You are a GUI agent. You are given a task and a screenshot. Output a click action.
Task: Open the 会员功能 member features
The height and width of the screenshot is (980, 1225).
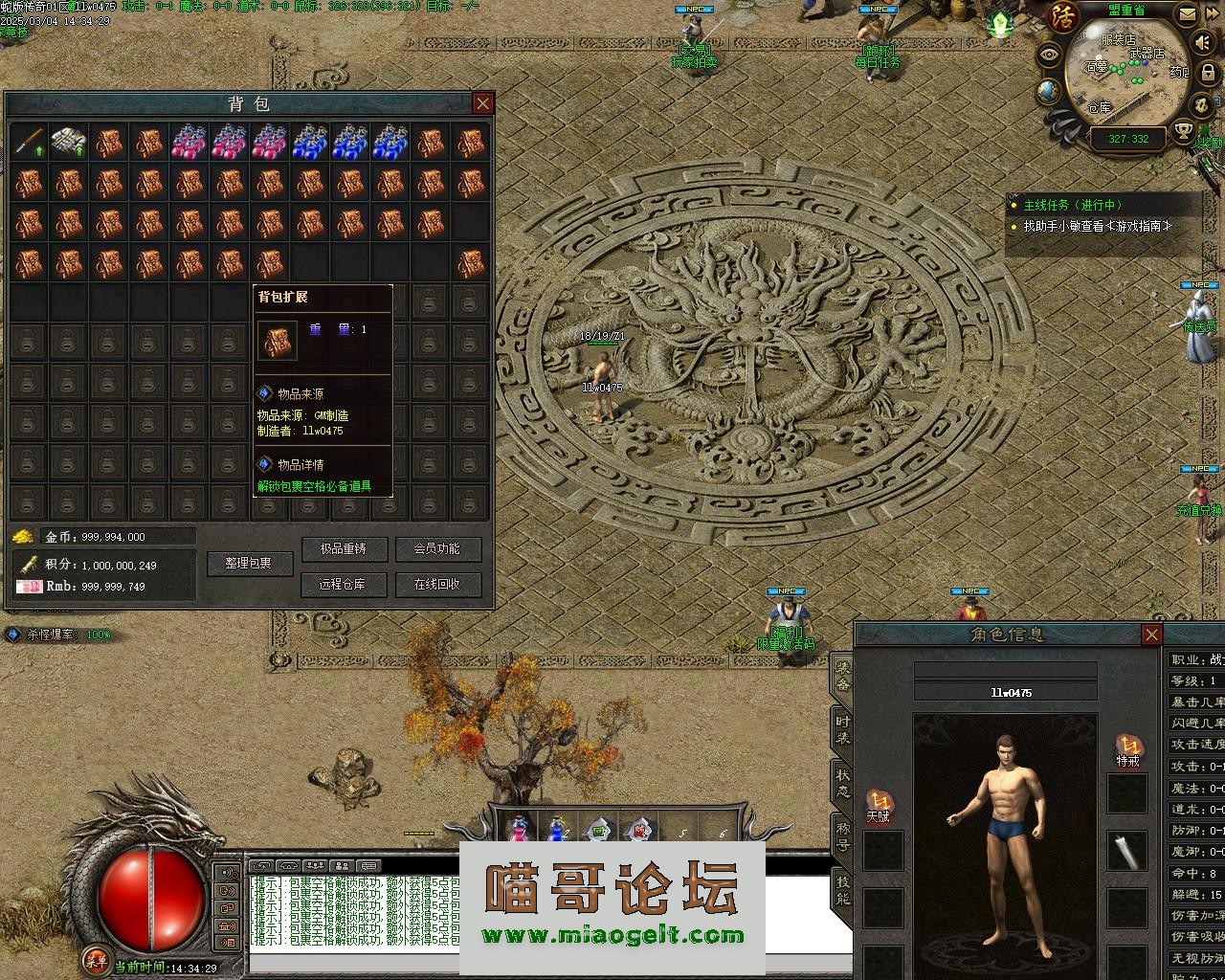437,549
